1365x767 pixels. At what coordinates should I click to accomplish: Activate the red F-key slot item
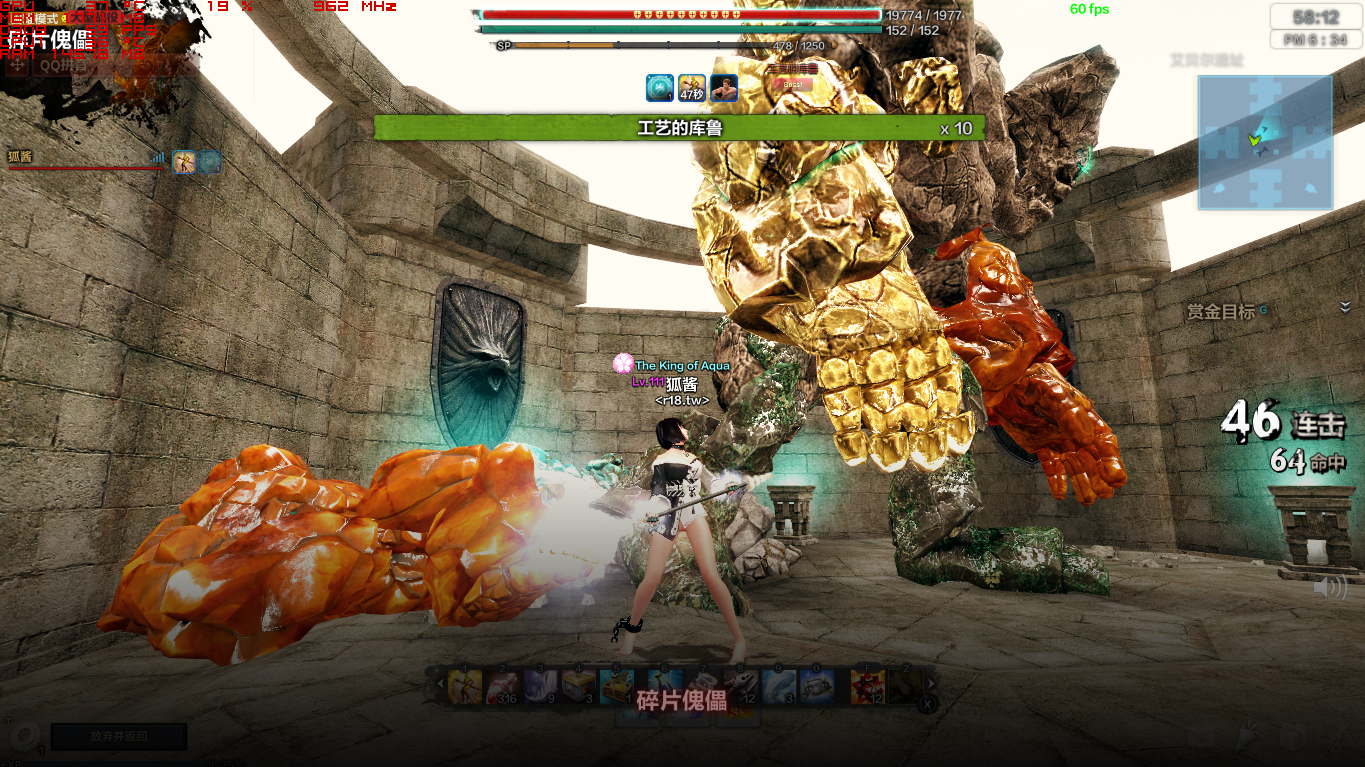[x=866, y=687]
